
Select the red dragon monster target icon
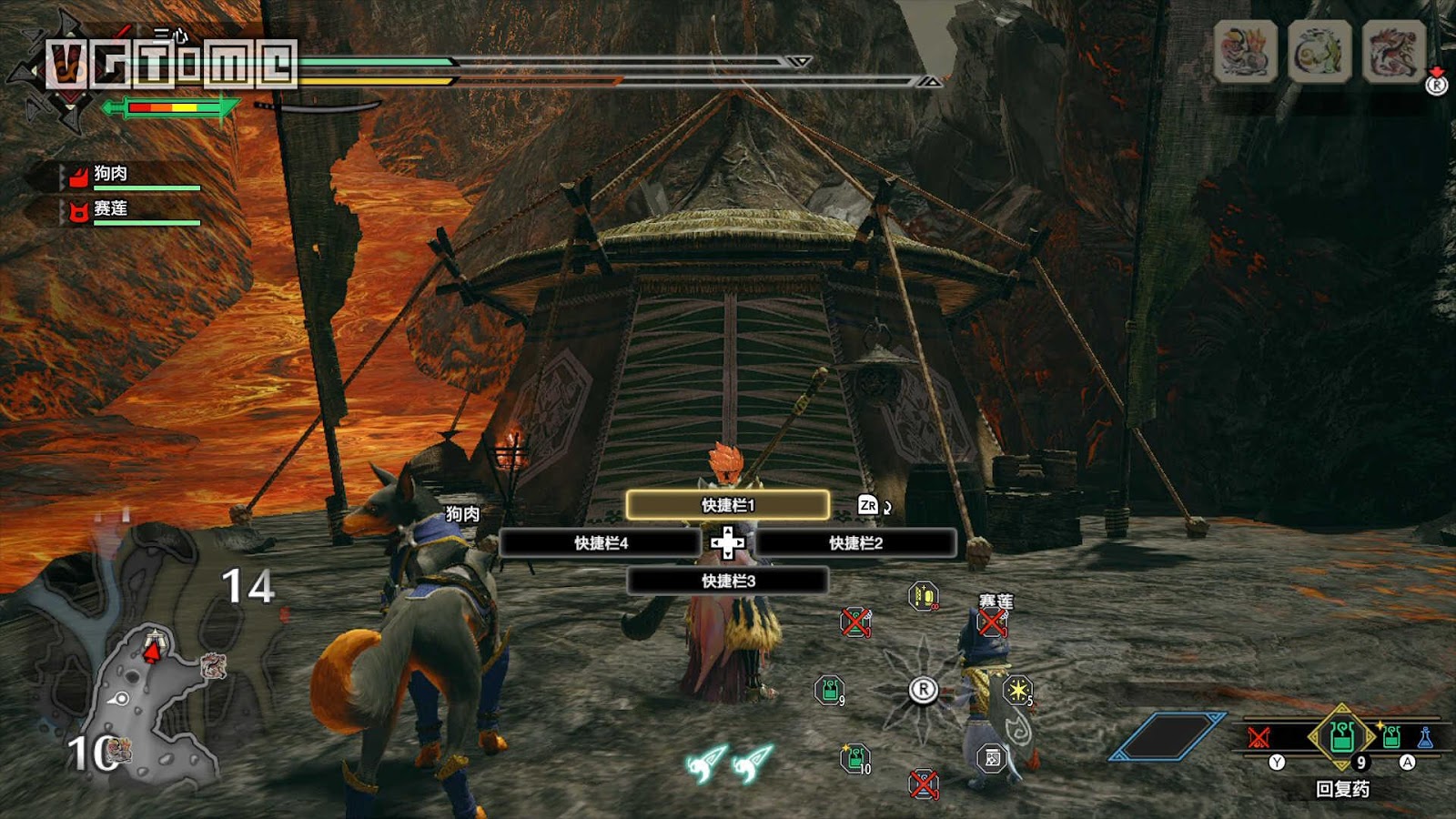coord(1392,51)
